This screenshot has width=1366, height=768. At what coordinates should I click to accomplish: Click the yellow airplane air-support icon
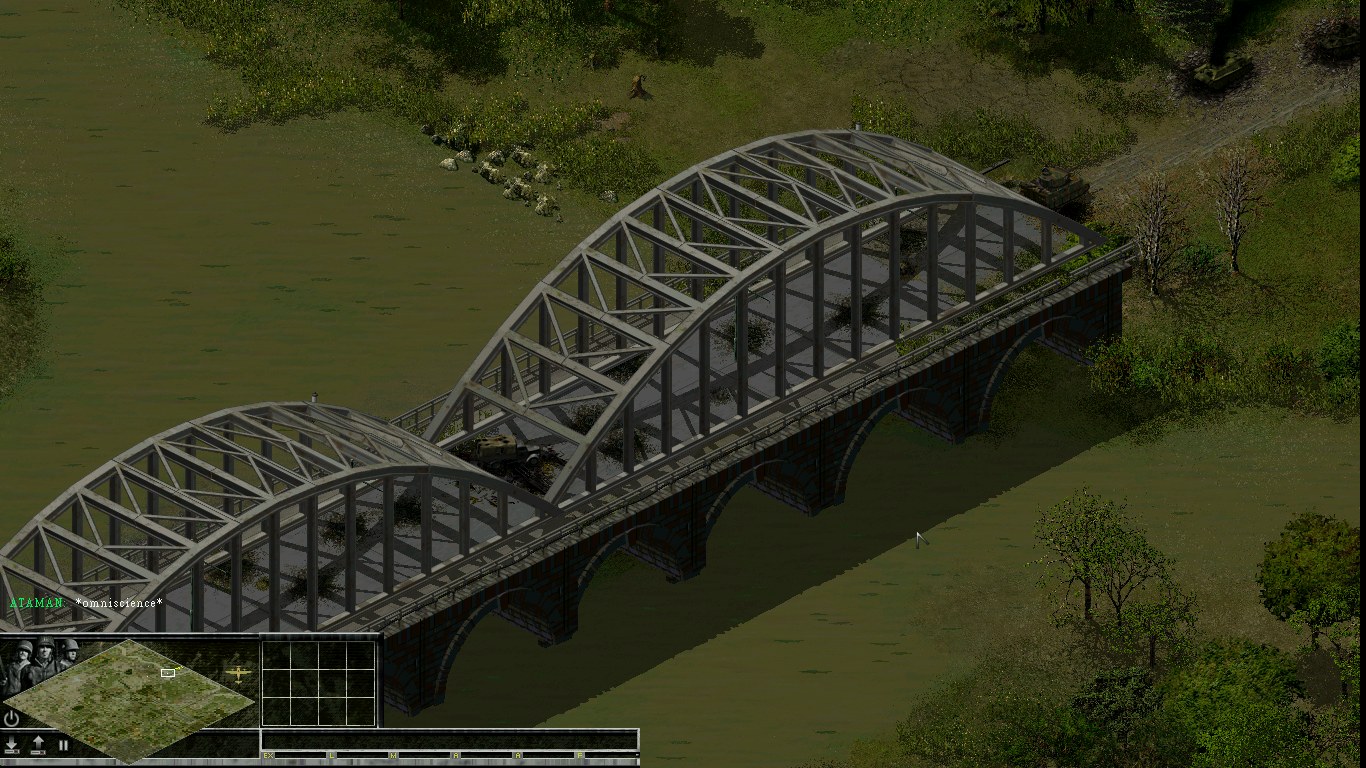pyautogui.click(x=239, y=672)
